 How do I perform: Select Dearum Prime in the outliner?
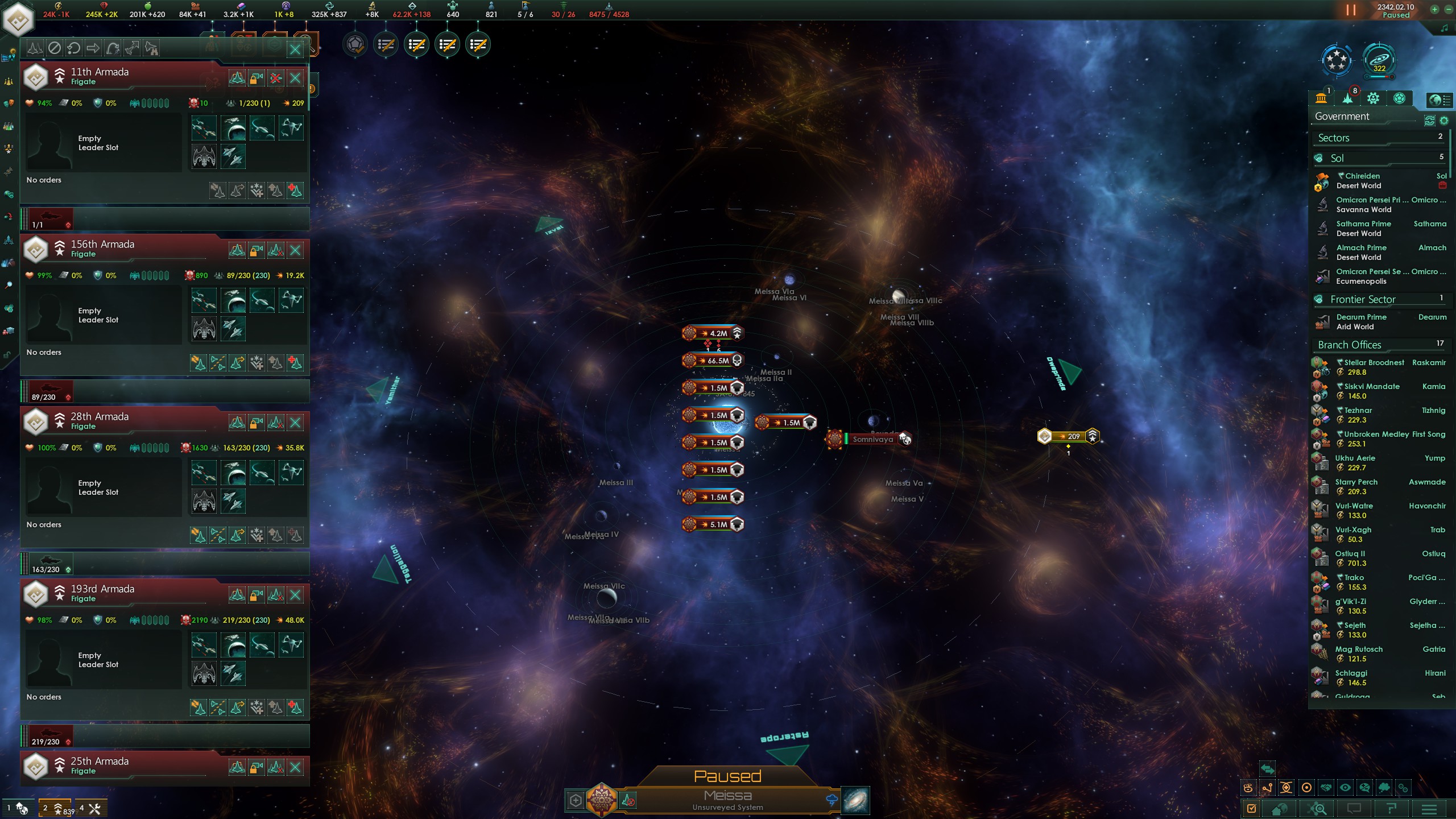(x=1362, y=321)
